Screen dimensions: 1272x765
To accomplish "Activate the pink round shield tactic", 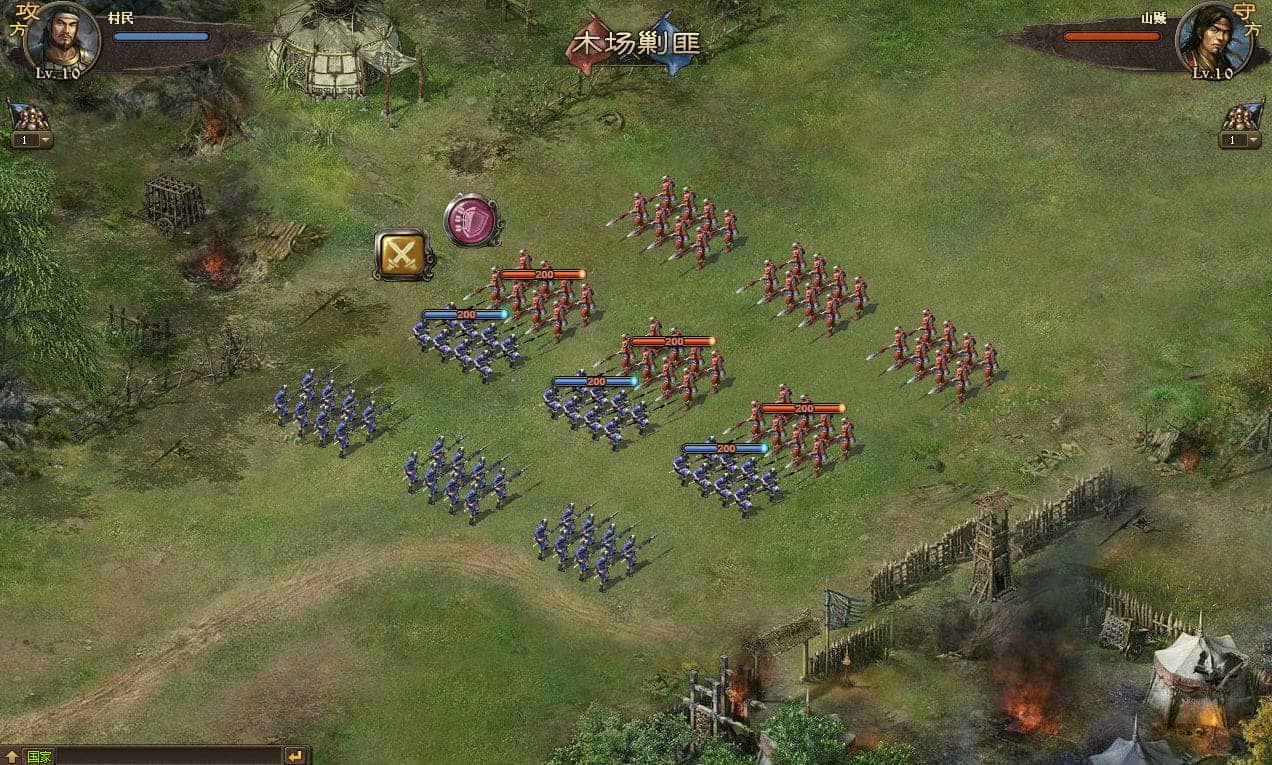I will point(472,220).
